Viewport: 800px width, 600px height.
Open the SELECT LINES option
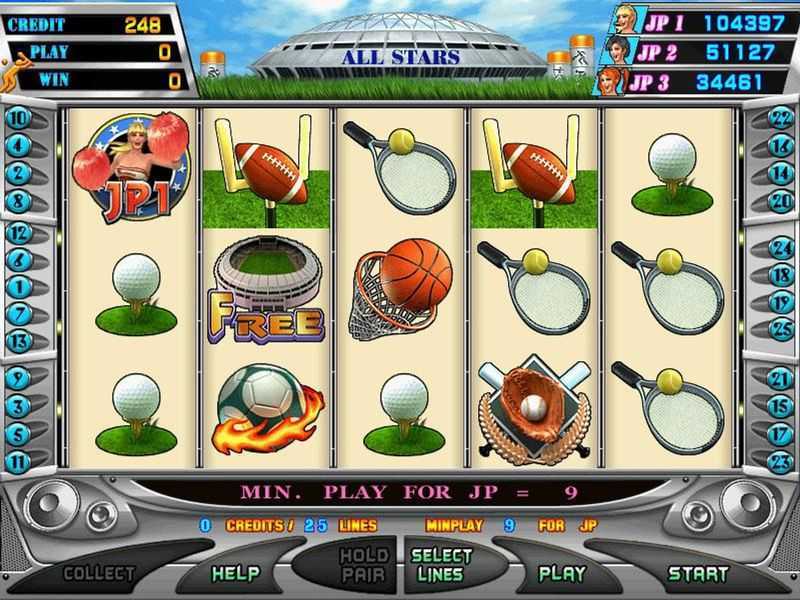pyautogui.click(x=441, y=565)
